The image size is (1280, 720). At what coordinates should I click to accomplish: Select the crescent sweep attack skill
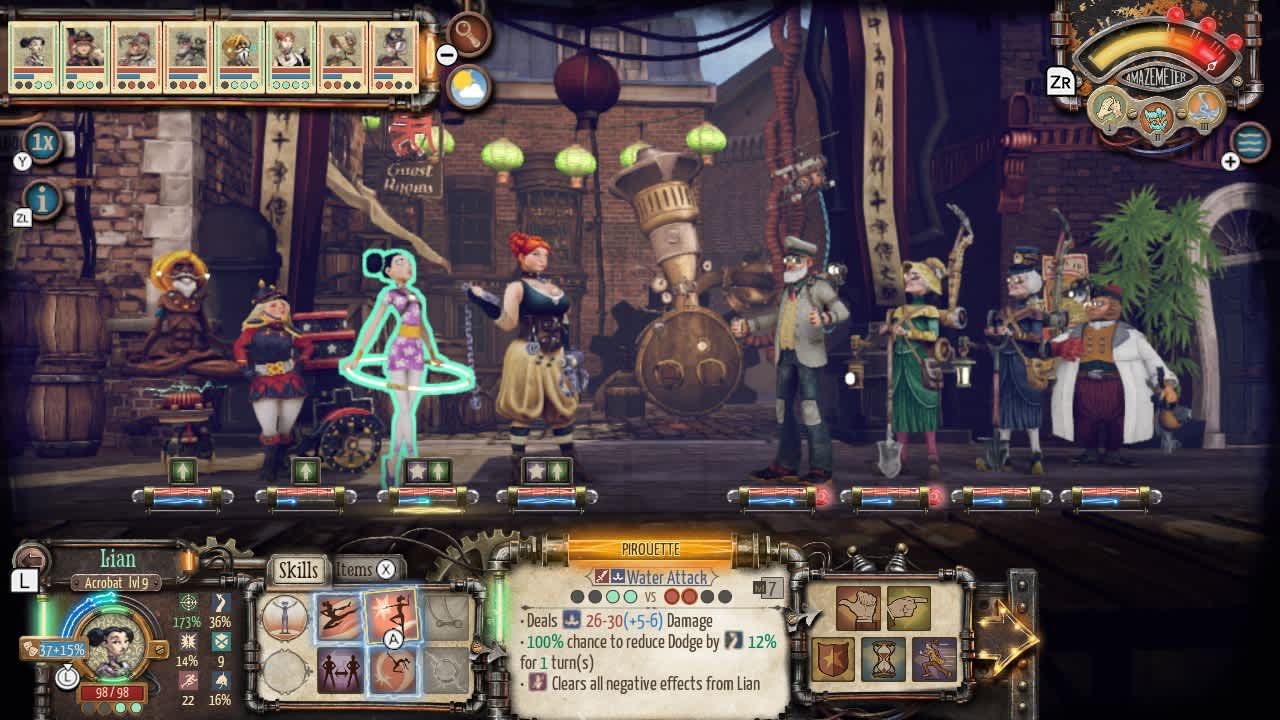point(392,668)
